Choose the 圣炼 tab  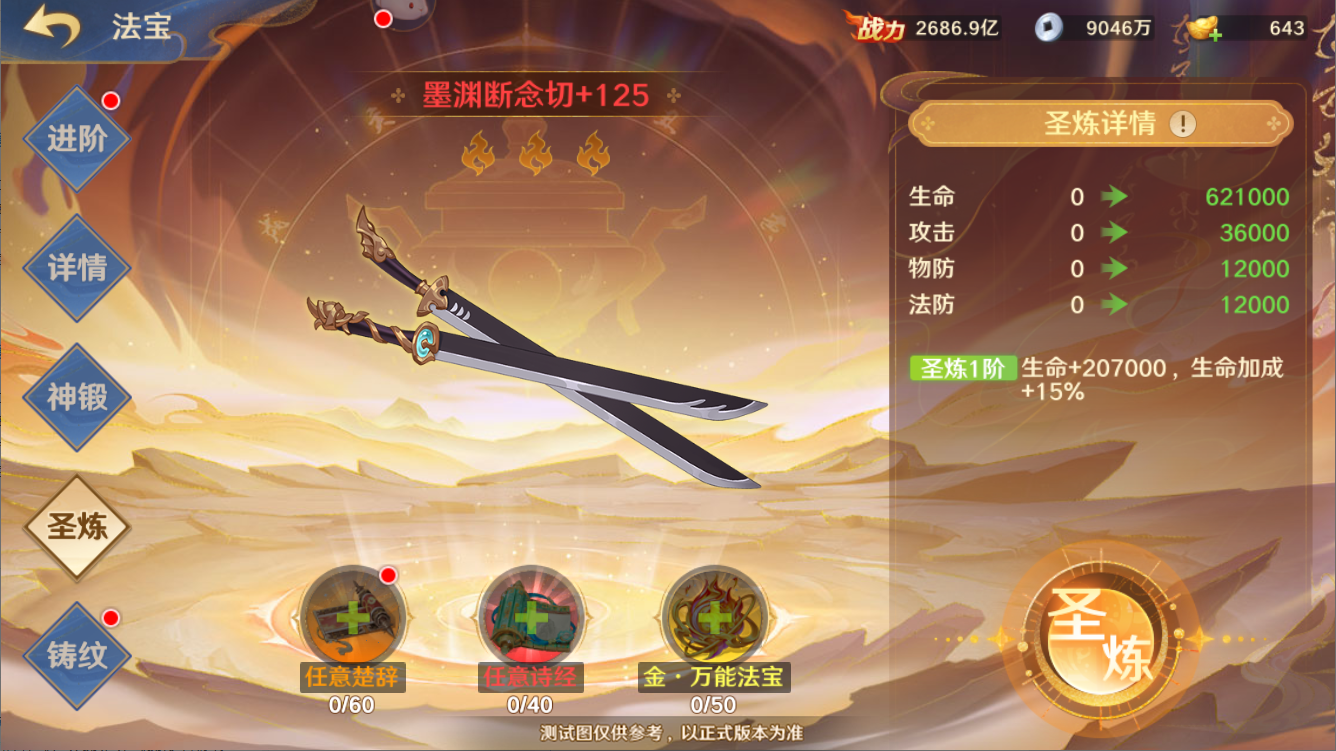tap(77, 526)
